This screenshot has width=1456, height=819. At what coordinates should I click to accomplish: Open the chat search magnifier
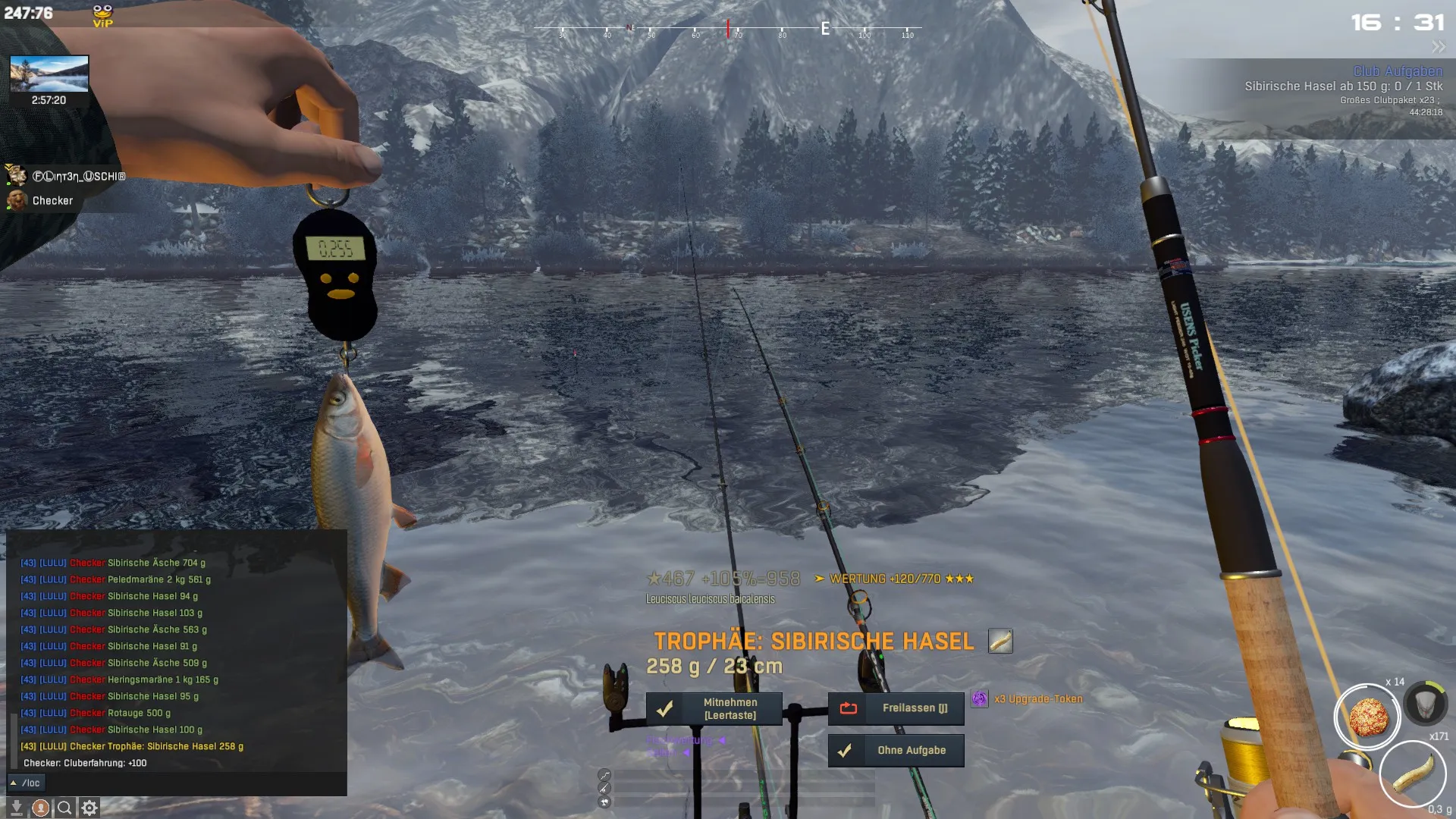click(65, 808)
